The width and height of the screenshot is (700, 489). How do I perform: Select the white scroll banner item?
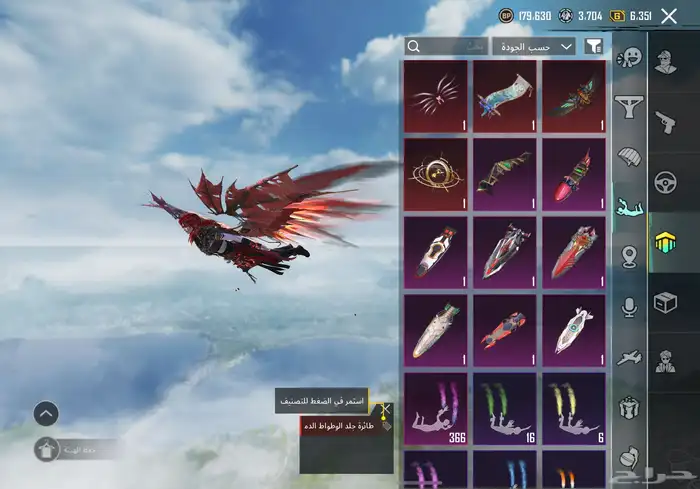tap(505, 96)
